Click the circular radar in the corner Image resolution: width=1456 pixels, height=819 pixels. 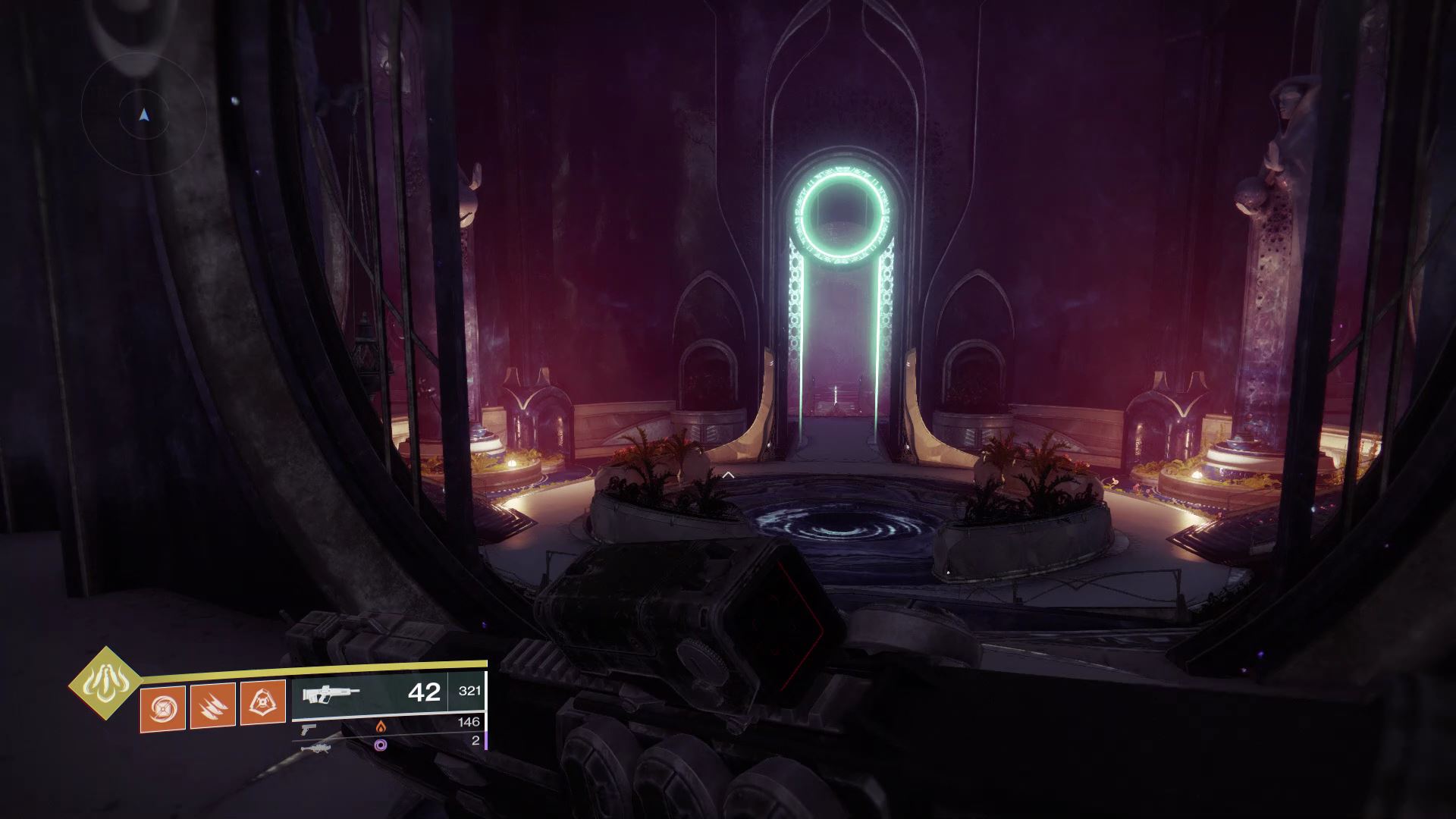[x=144, y=115]
